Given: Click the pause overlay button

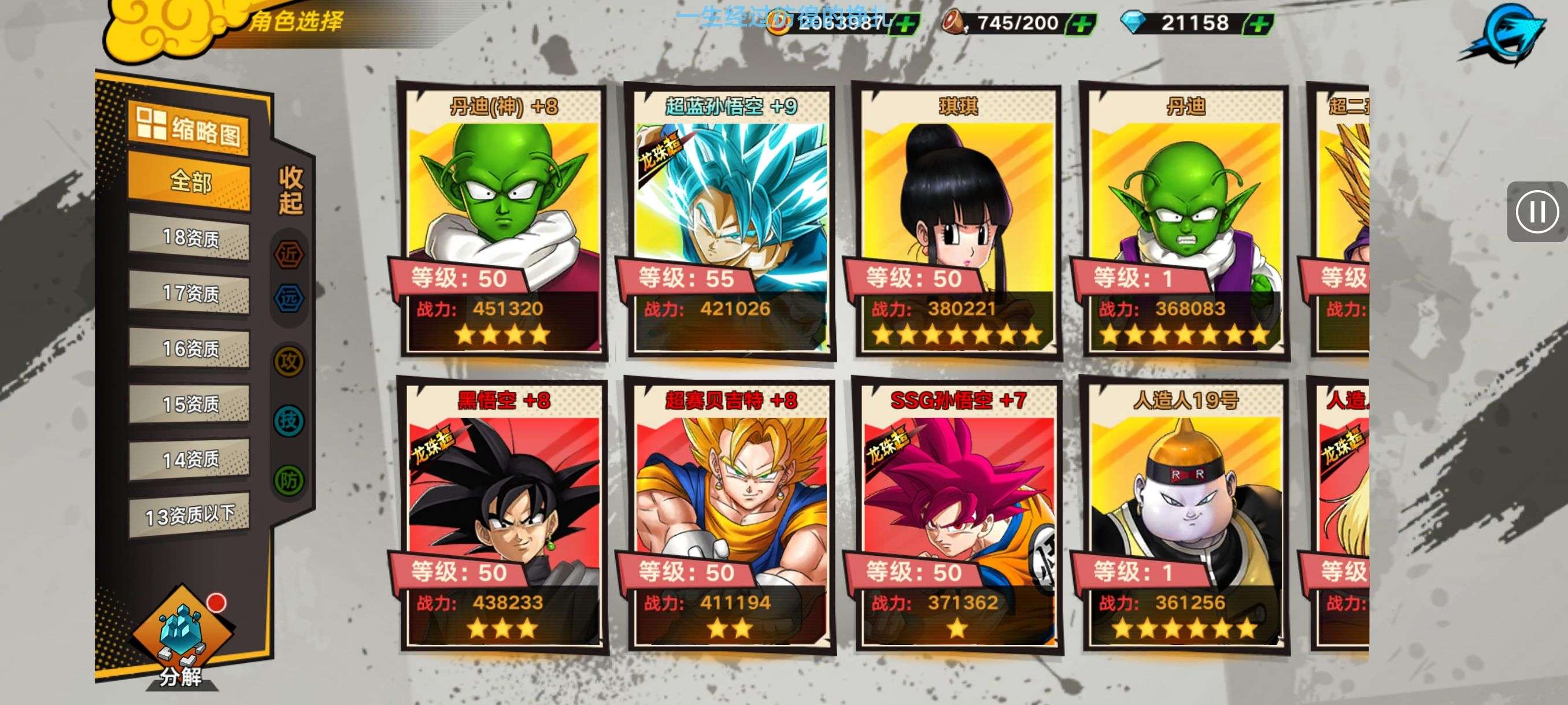Looking at the screenshot, I should tap(1537, 211).
